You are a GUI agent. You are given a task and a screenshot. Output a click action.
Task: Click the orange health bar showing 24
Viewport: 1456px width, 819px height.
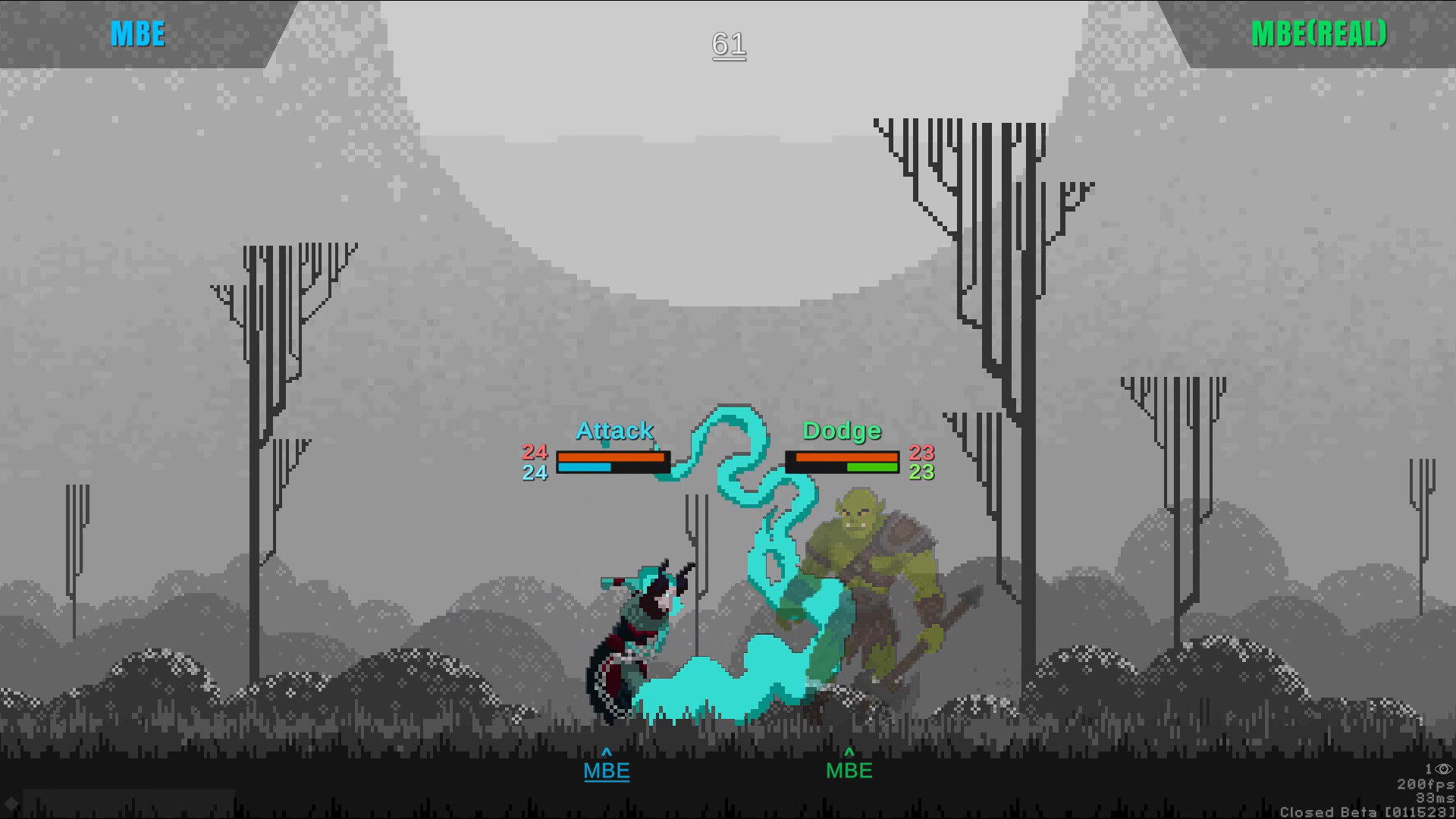[611, 456]
